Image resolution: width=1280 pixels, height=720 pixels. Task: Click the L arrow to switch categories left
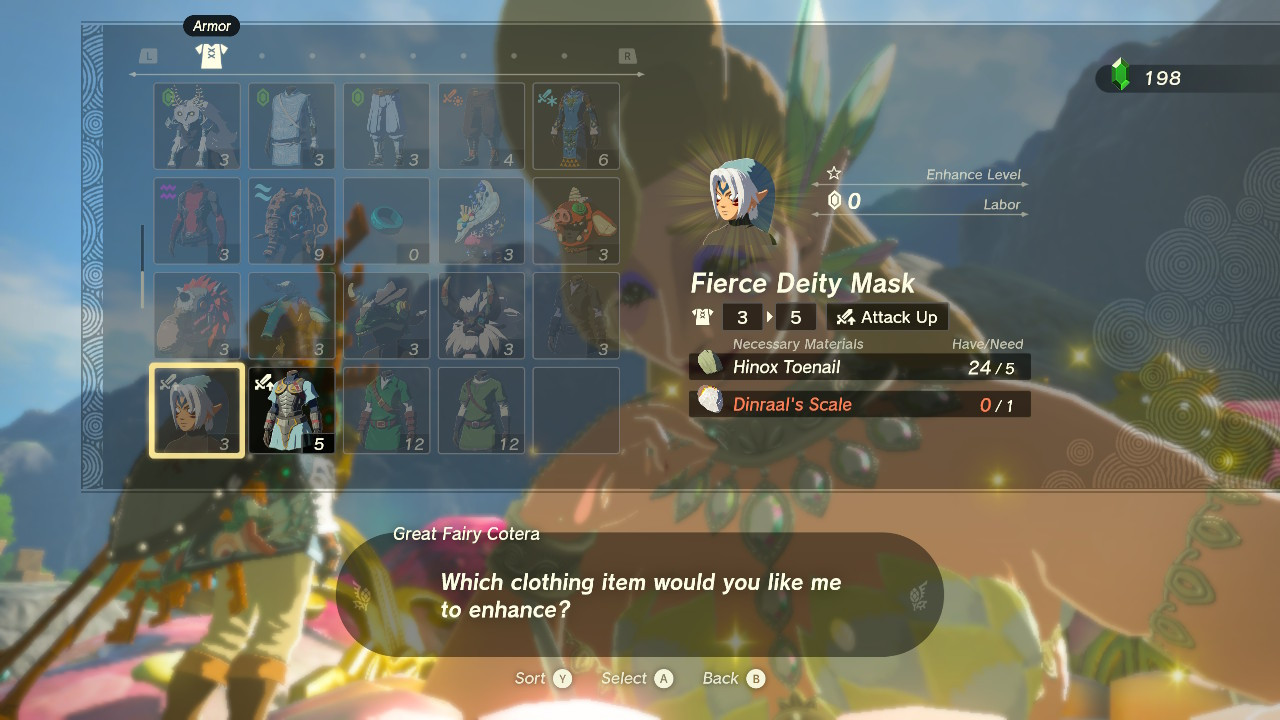tap(148, 57)
